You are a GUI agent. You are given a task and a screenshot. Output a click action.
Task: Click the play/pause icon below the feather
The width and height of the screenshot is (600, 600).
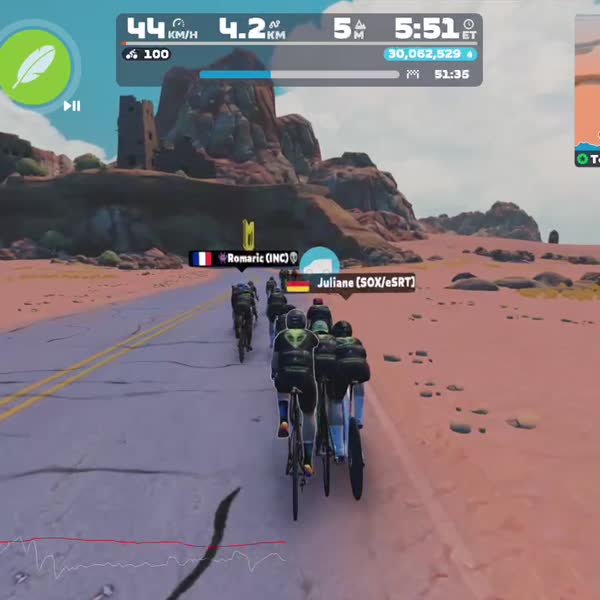click(x=72, y=106)
